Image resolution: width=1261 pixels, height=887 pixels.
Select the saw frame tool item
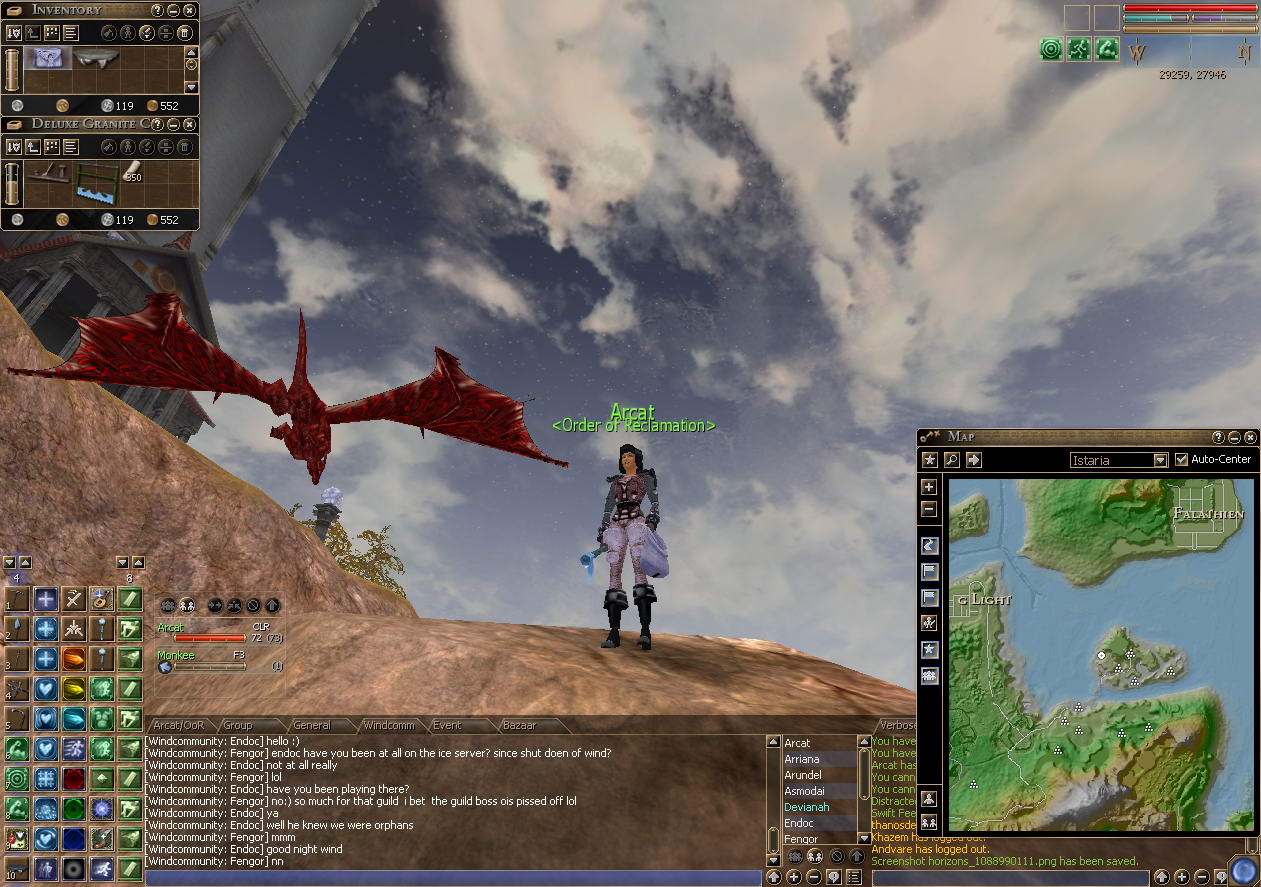coord(98,181)
